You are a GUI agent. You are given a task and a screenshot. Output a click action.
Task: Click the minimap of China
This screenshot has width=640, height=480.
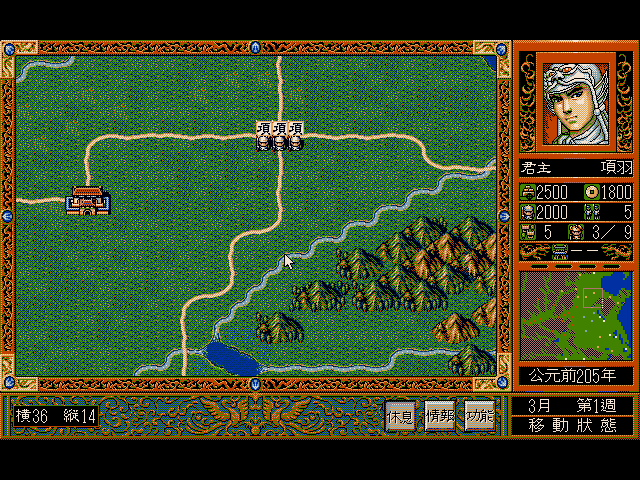[x=575, y=317]
